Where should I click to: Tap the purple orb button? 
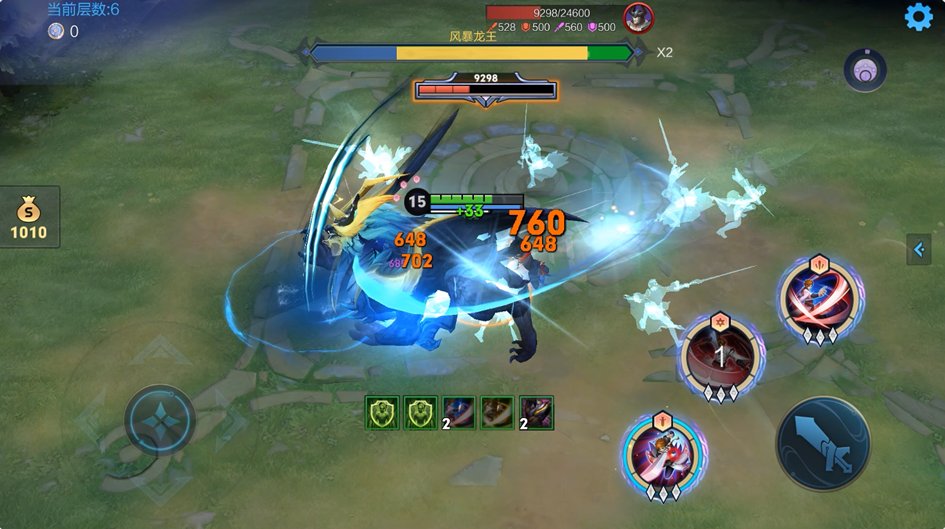(865, 70)
